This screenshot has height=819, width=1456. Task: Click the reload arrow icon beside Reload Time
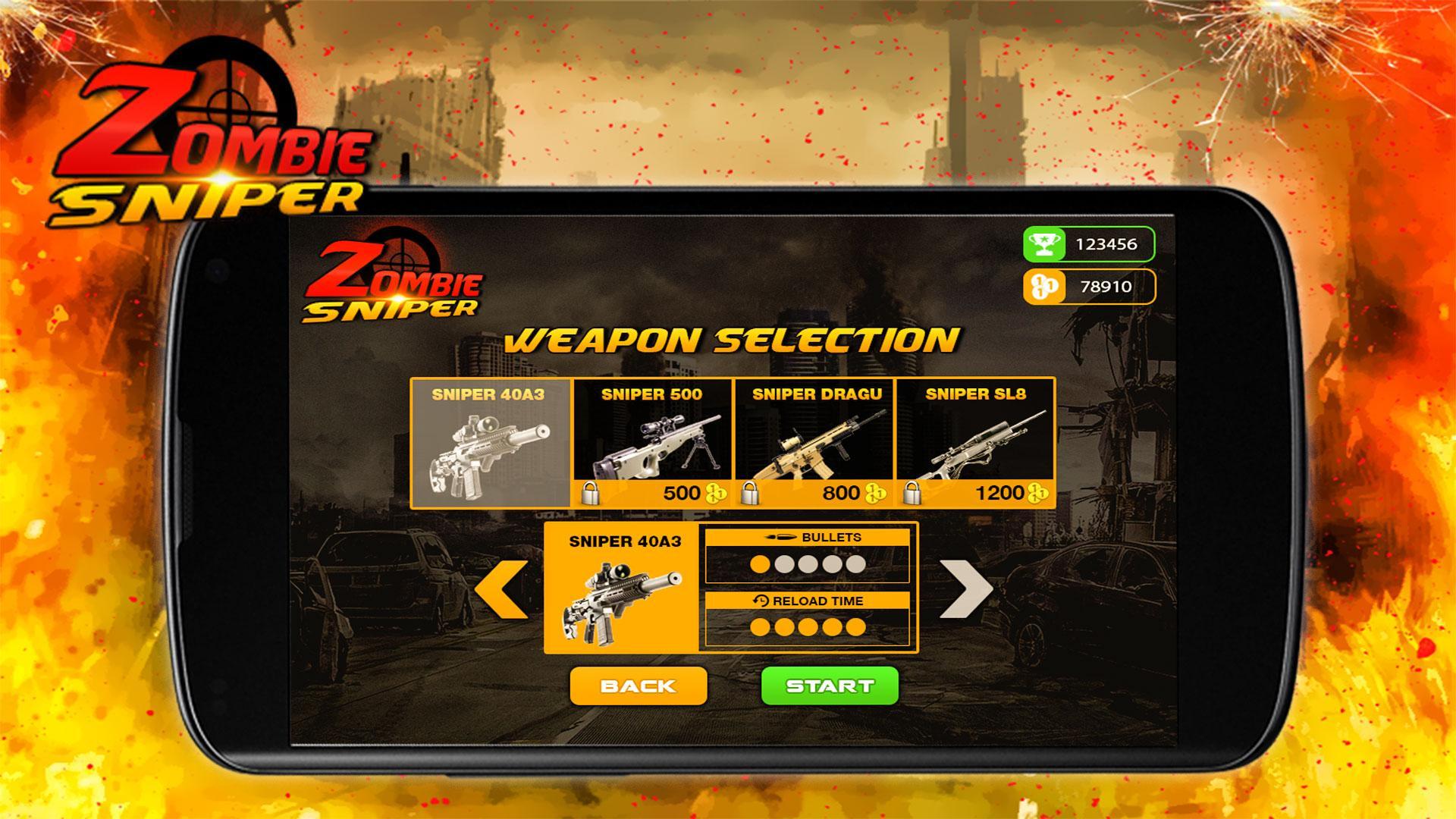pyautogui.click(x=761, y=599)
